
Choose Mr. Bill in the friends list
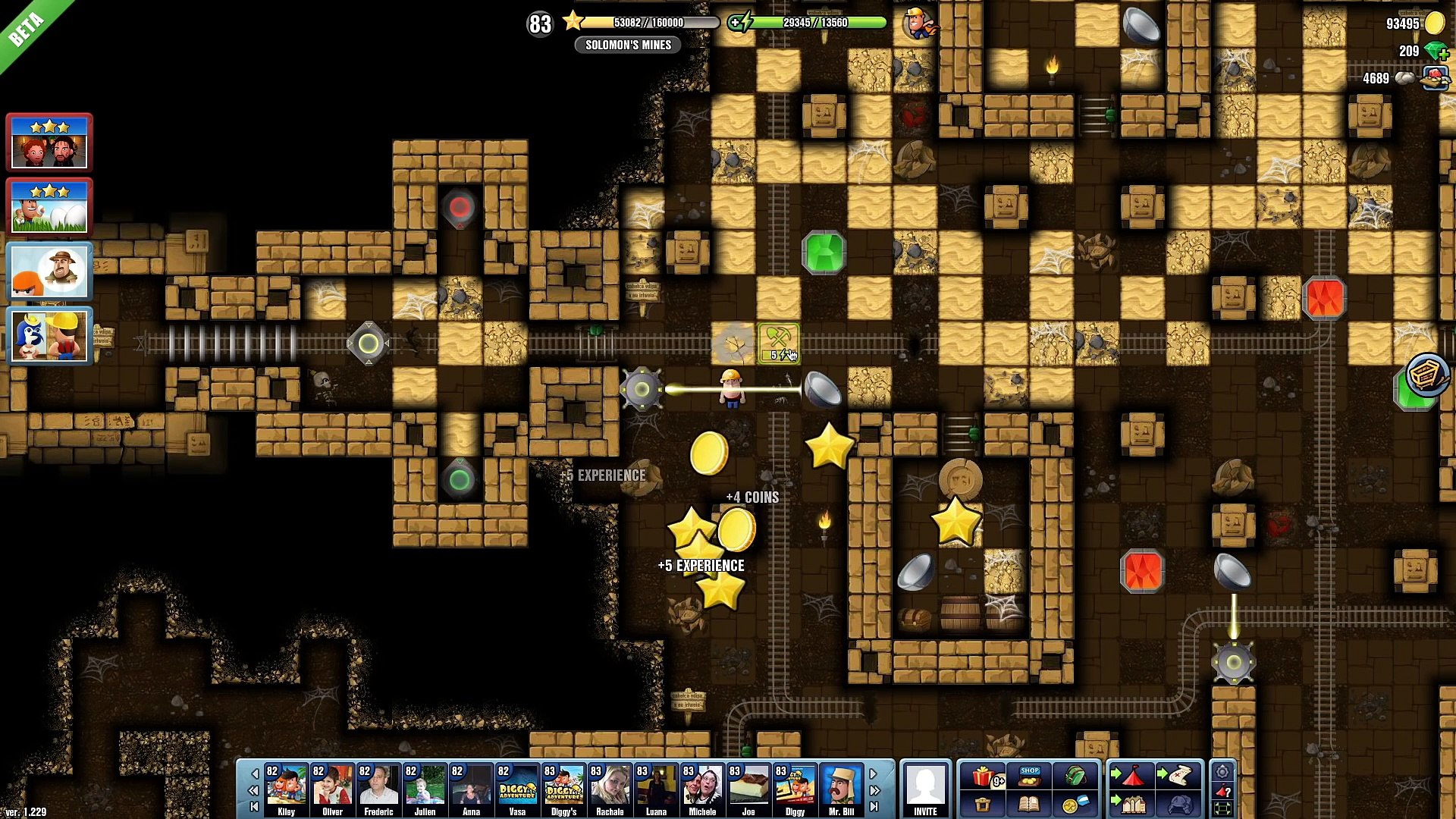841,789
